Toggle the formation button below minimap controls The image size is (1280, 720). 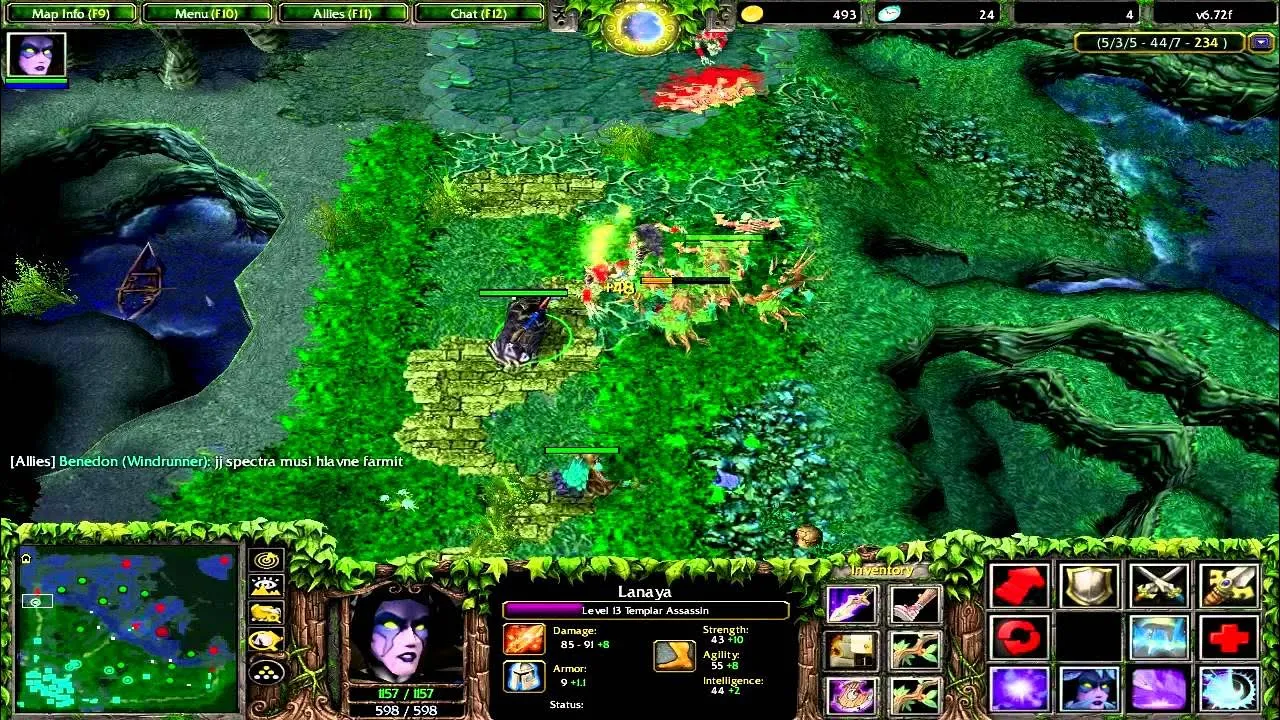tap(265, 671)
